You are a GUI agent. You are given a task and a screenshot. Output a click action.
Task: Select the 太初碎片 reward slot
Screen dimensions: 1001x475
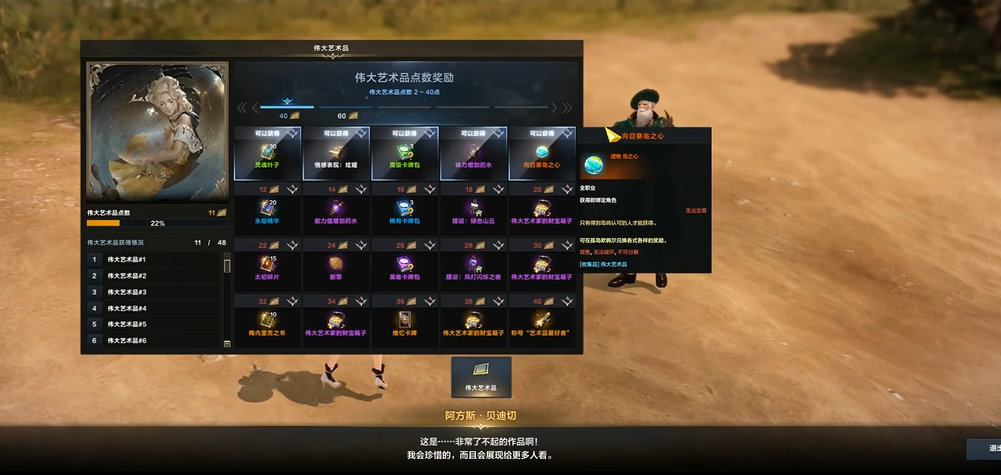click(x=267, y=265)
